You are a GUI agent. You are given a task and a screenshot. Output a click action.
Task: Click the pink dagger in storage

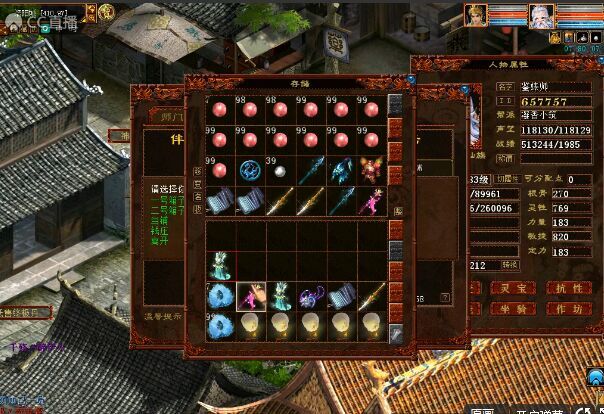pyautogui.click(x=371, y=199)
